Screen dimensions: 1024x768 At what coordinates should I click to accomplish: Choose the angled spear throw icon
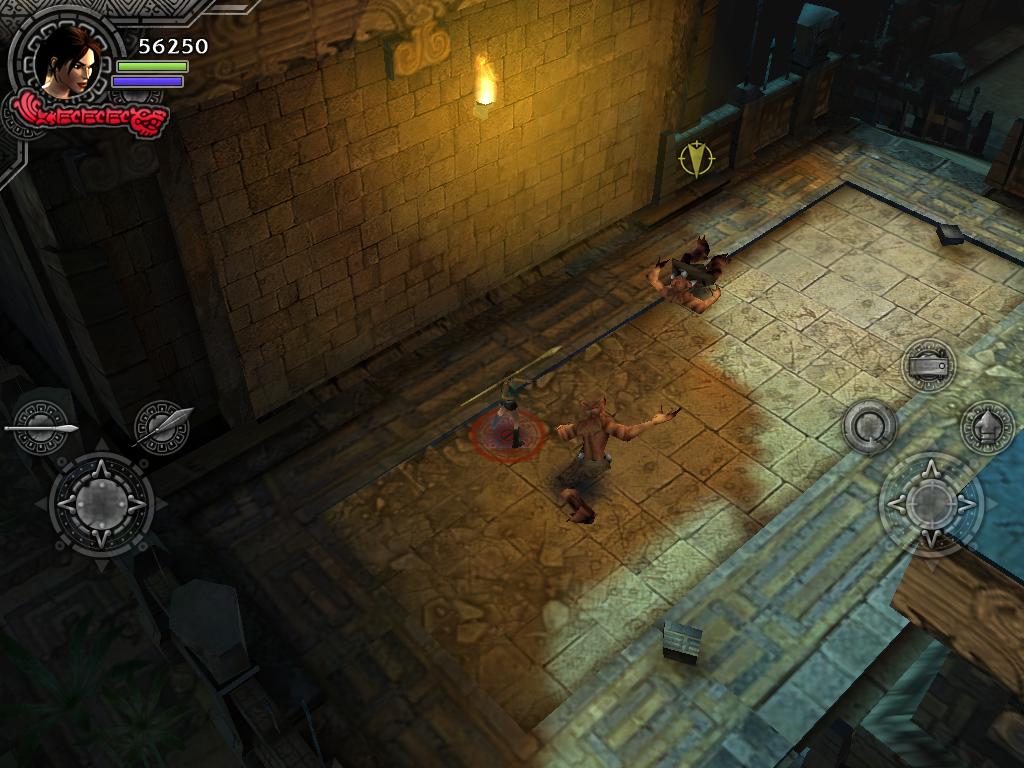coord(163,426)
